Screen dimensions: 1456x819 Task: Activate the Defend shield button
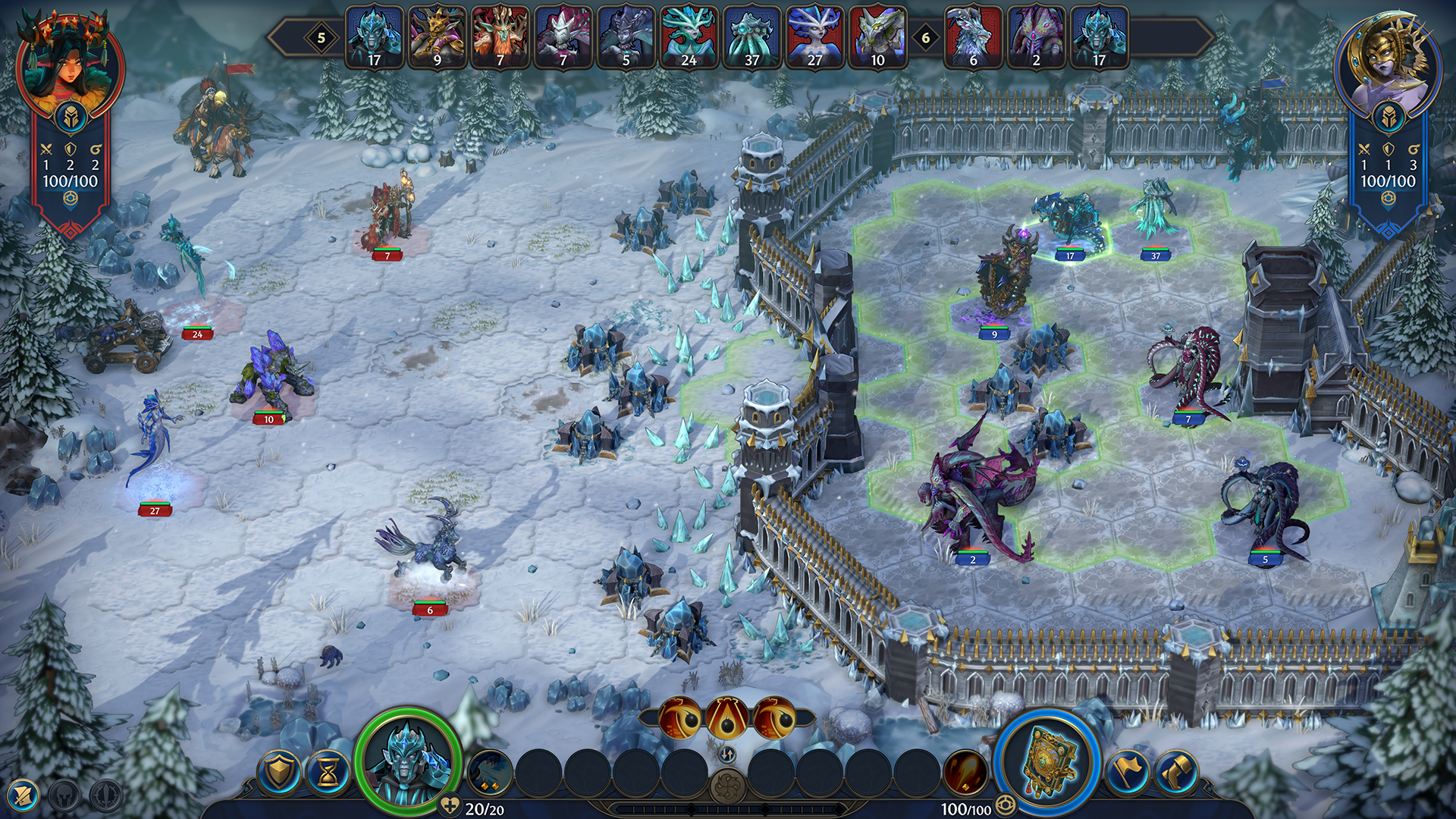pyautogui.click(x=278, y=773)
